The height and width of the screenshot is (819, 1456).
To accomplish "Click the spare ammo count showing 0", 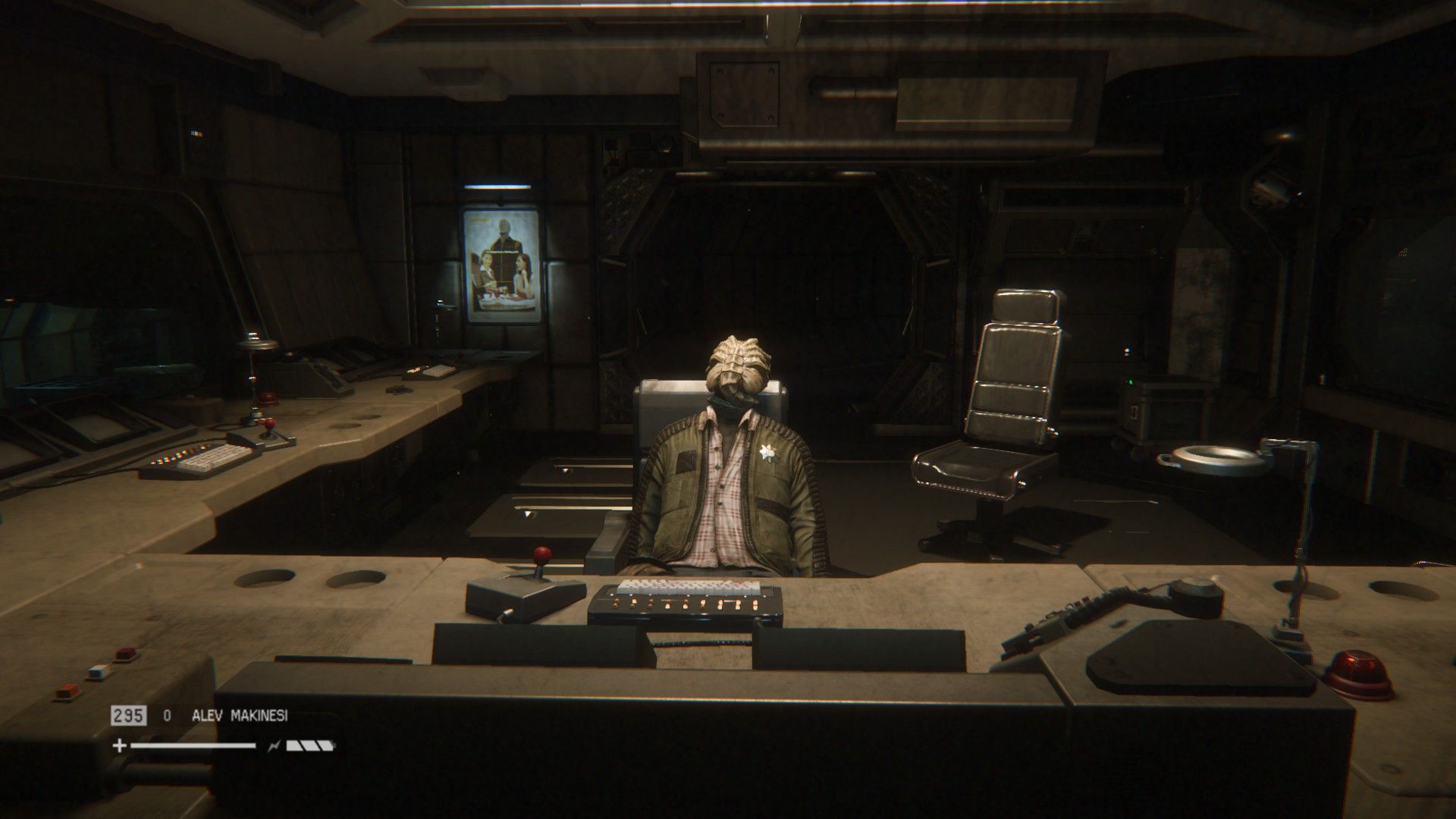I will click(167, 716).
